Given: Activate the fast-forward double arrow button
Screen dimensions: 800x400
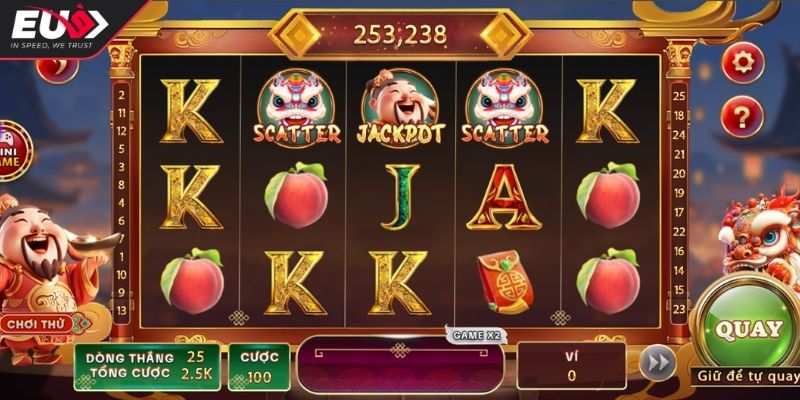Looking at the screenshot, I should 657,363.
